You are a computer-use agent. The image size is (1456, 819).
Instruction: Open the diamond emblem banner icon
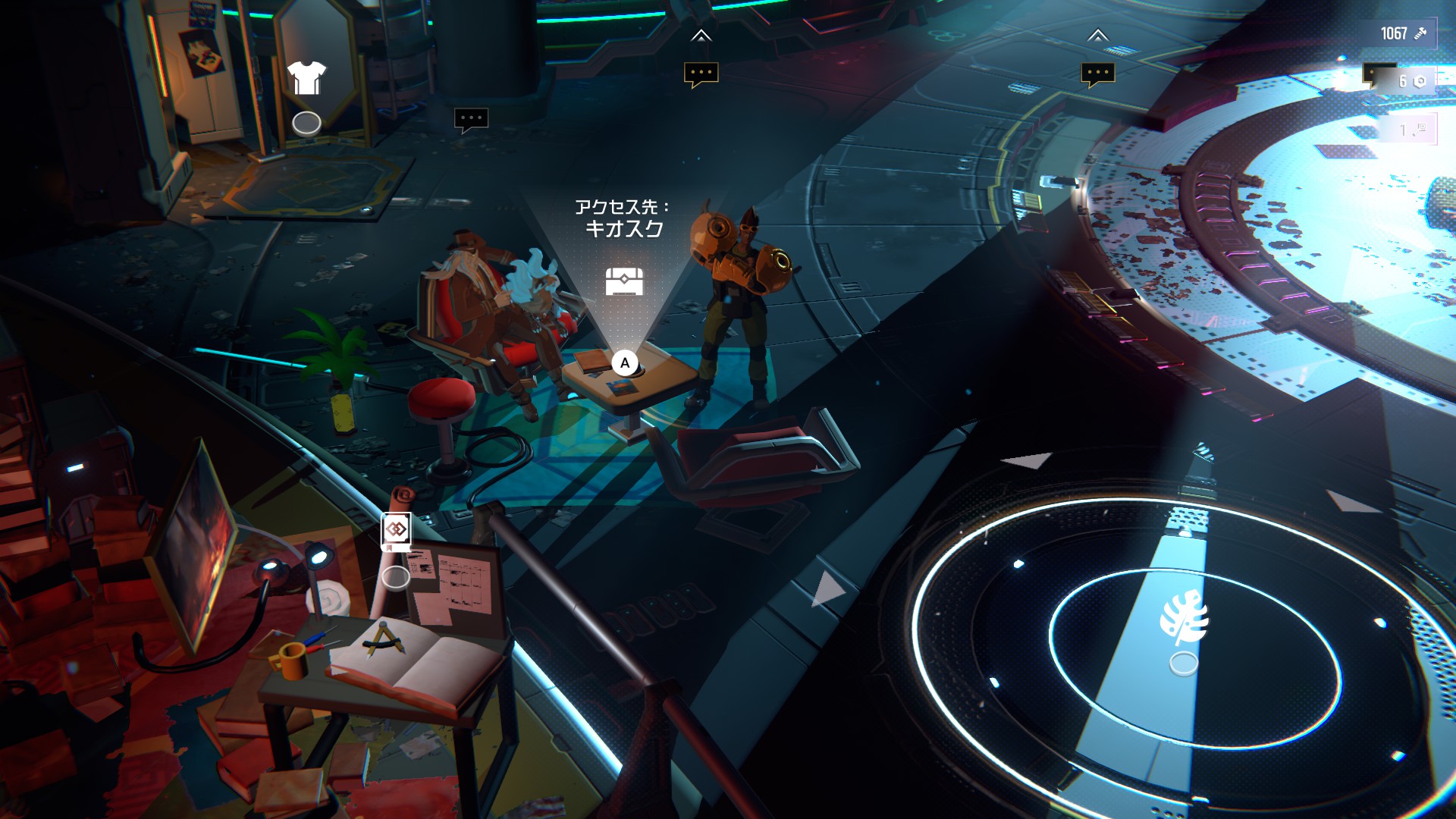click(x=396, y=530)
